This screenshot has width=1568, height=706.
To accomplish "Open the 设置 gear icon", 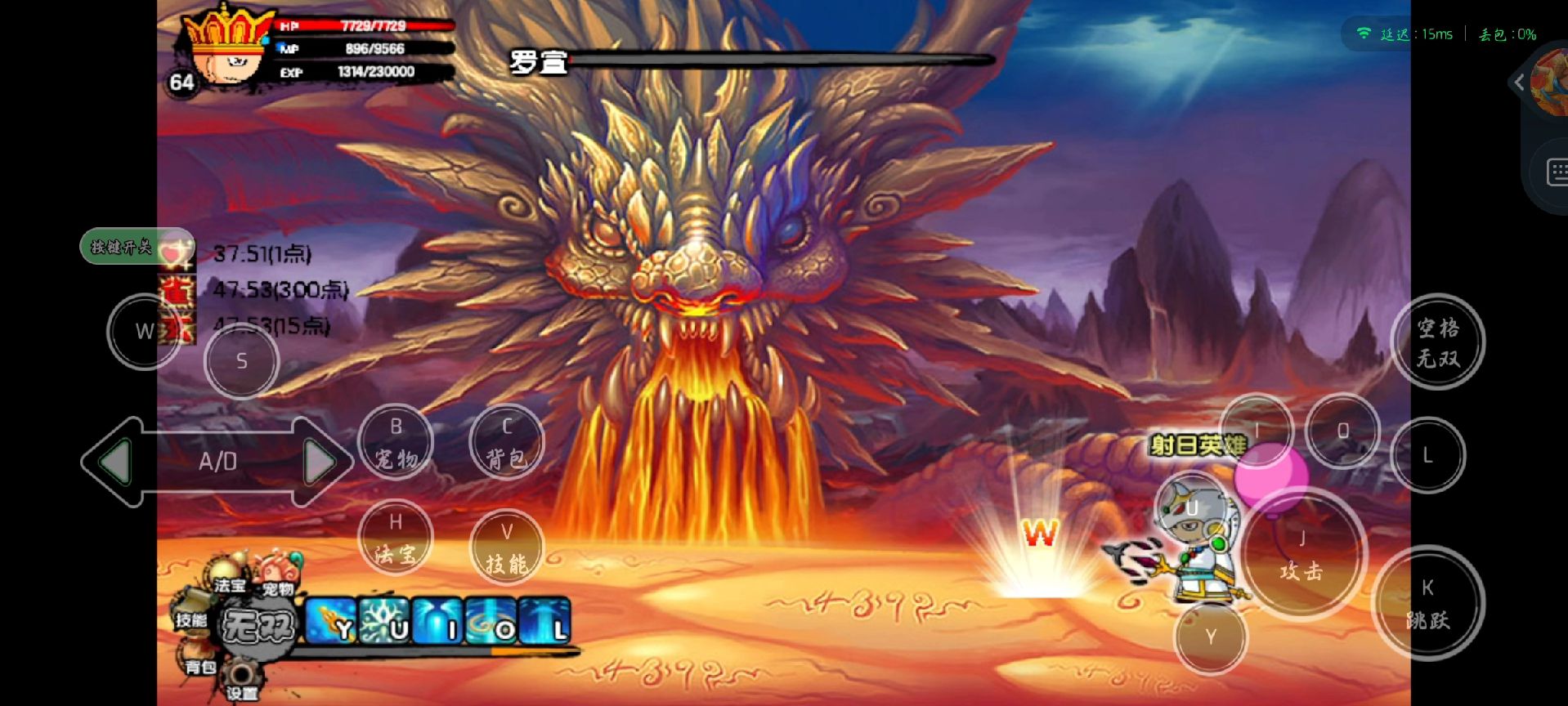I will pyautogui.click(x=241, y=680).
